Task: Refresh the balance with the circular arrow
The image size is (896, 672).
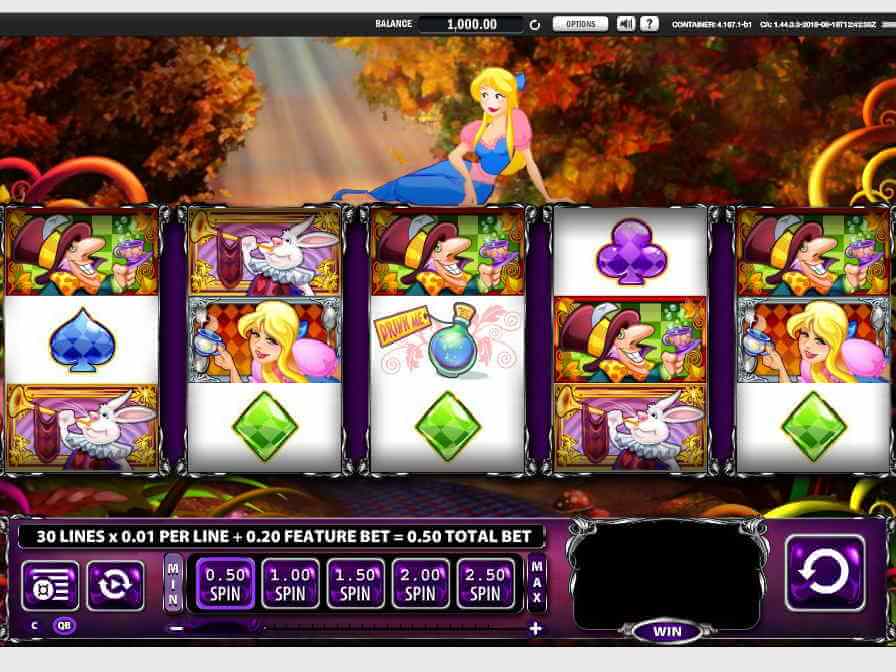Action: point(534,24)
